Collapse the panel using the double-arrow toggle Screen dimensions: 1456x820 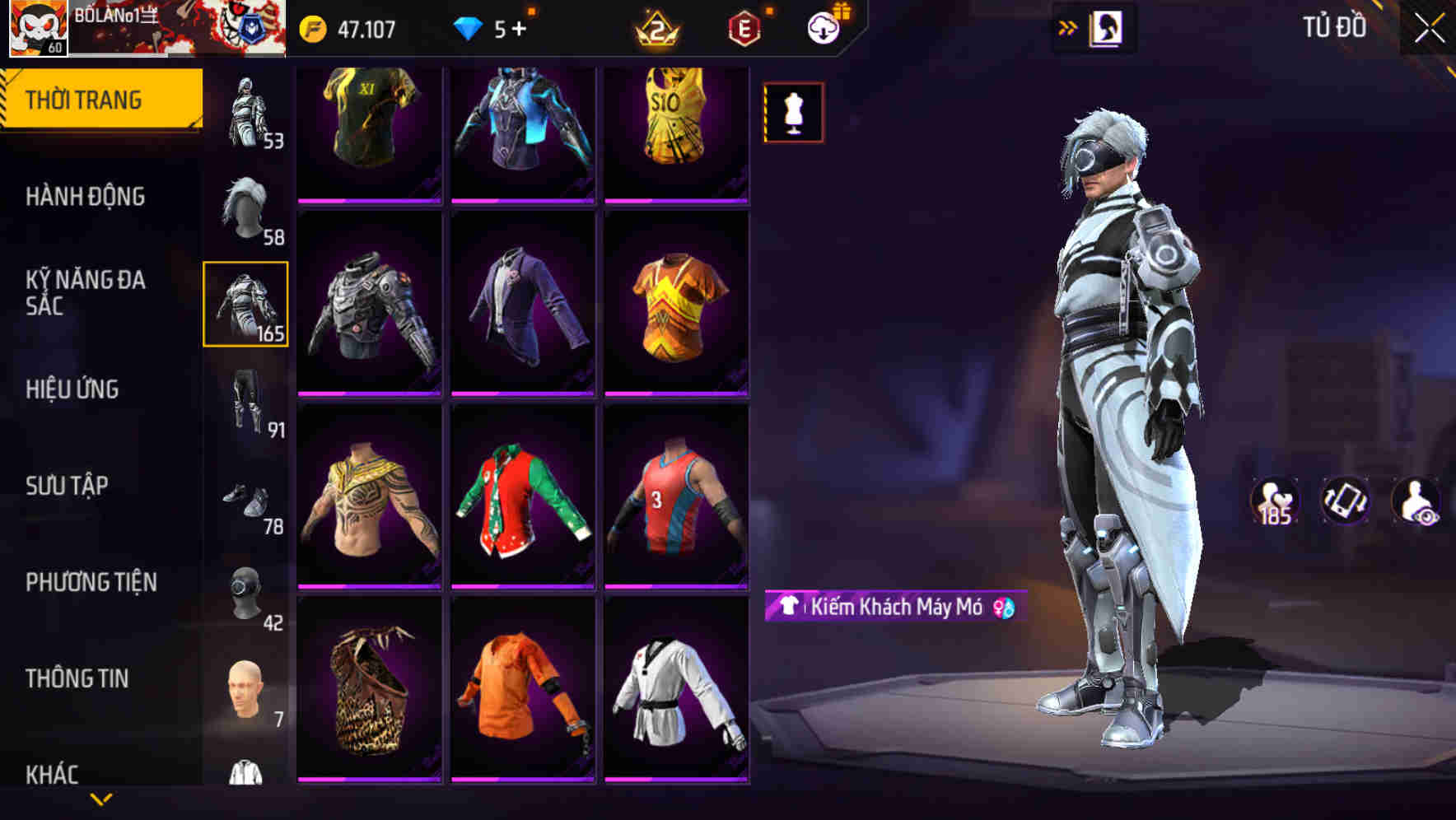(1068, 26)
